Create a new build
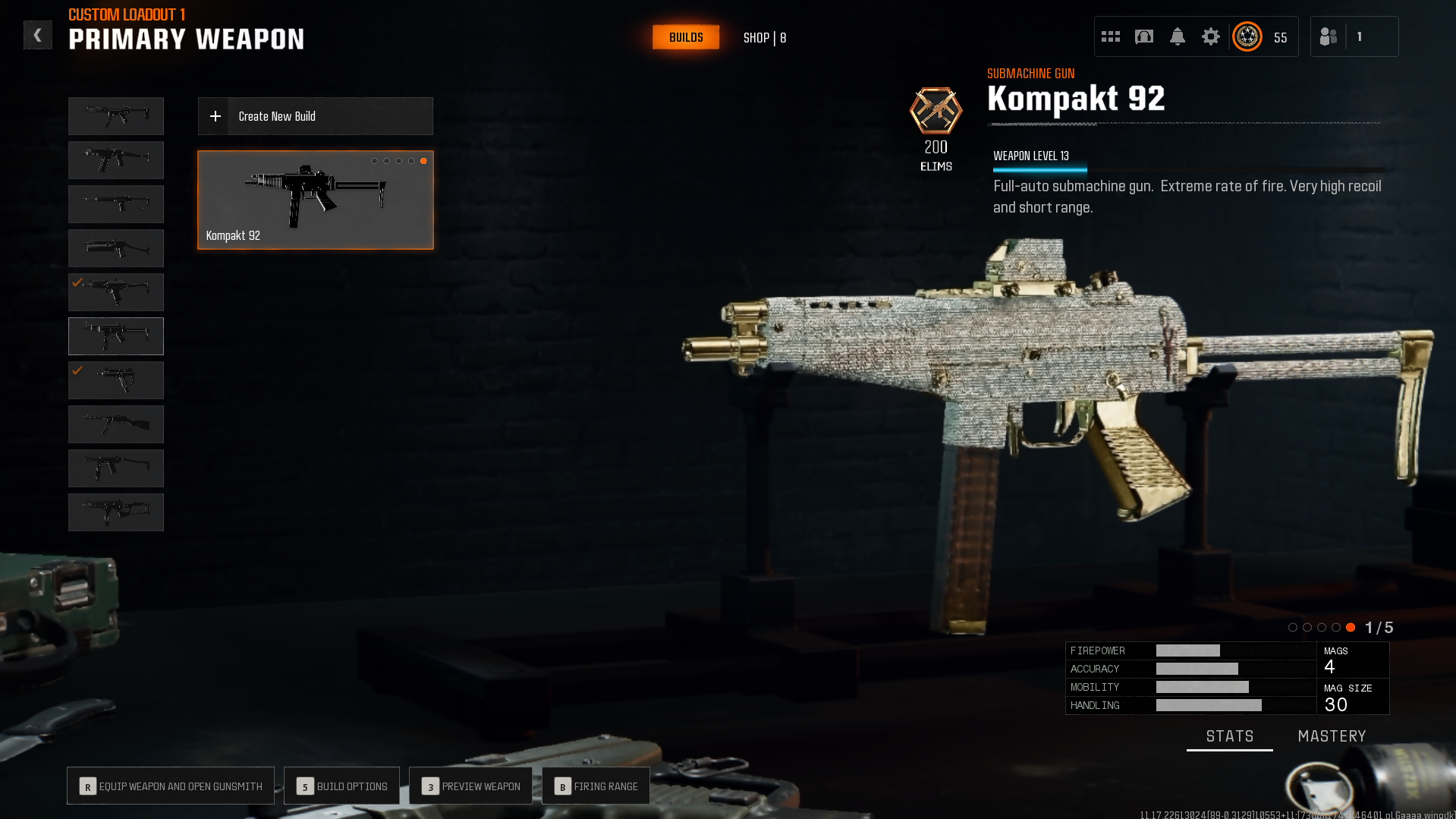 315,116
